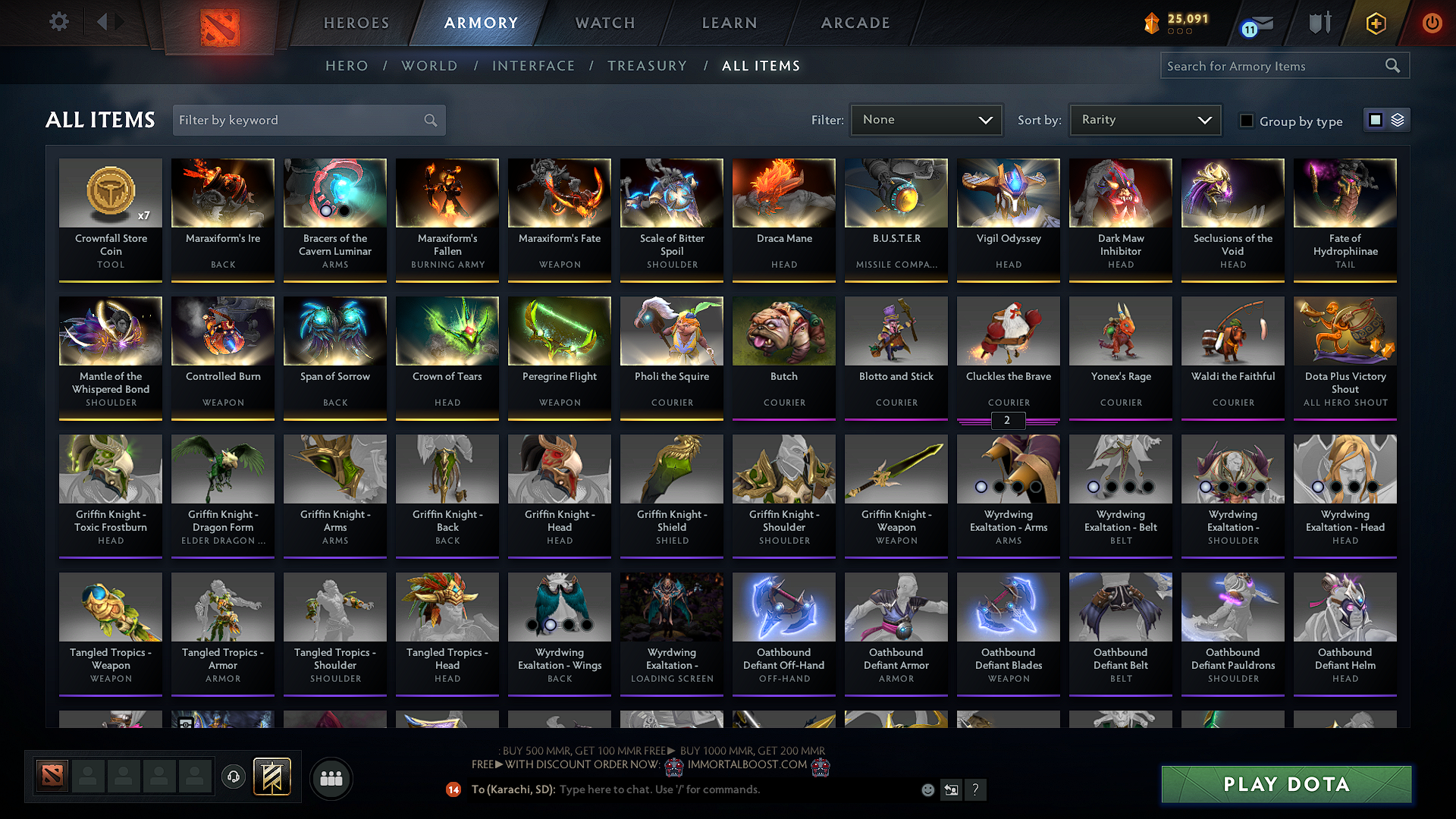
Task: Click the gold Dota Plus hexagon icon
Action: [x=1375, y=24]
